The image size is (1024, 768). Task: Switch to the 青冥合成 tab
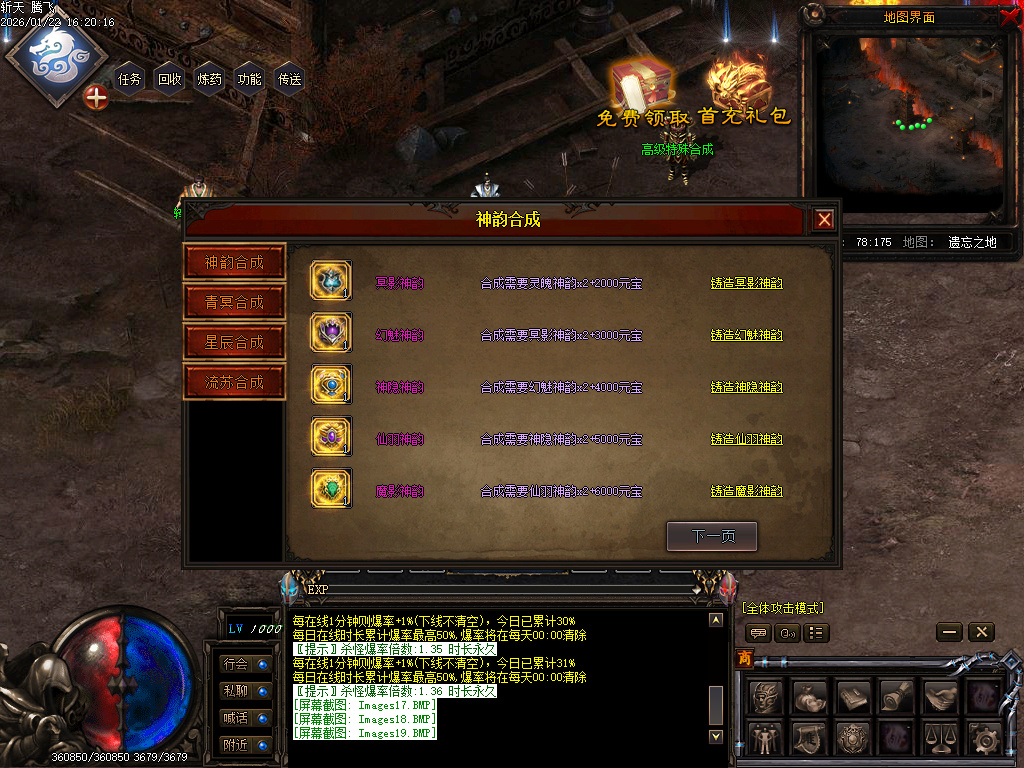click(235, 302)
